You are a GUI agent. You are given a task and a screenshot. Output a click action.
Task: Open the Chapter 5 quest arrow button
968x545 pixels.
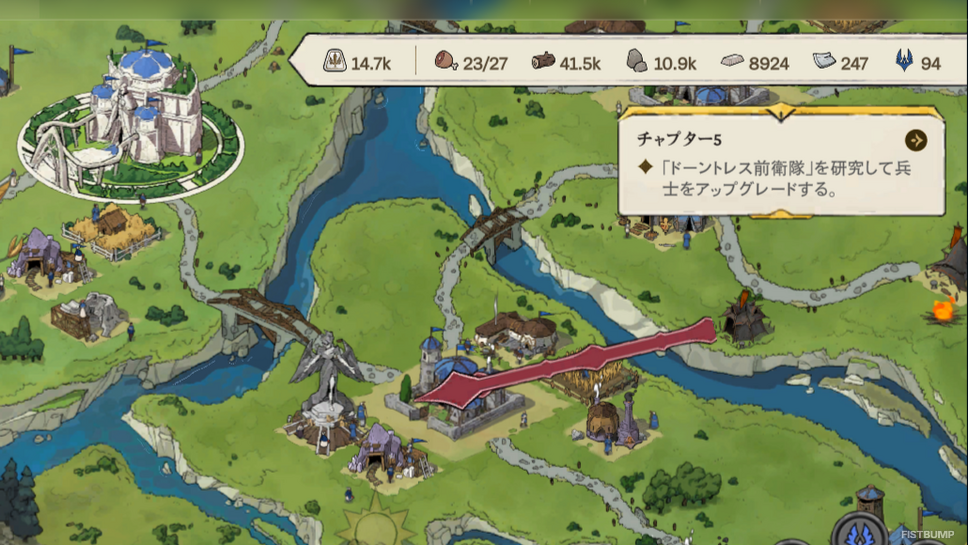point(915,140)
